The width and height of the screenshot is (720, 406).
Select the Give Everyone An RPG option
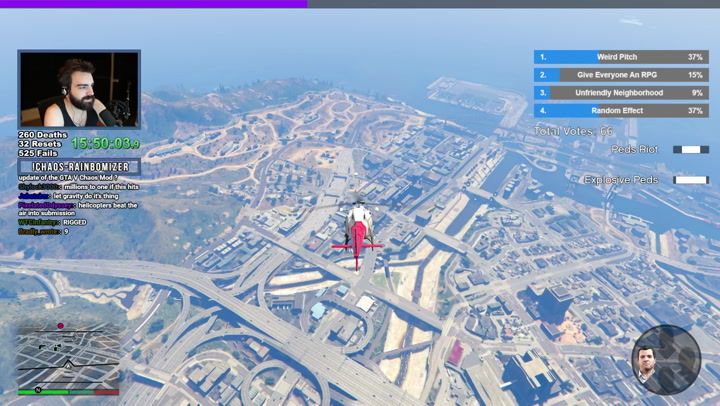620,75
